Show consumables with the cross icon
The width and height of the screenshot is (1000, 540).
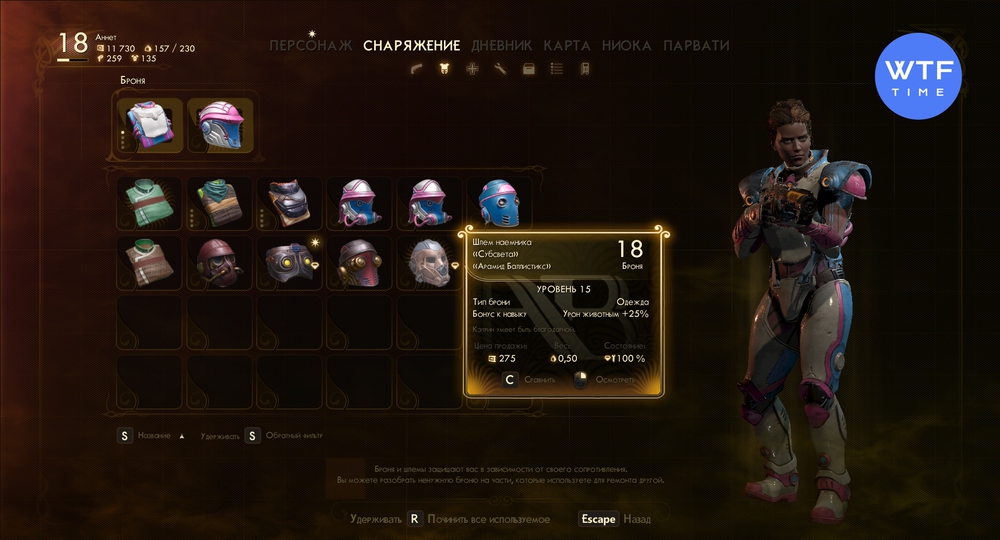pos(472,69)
